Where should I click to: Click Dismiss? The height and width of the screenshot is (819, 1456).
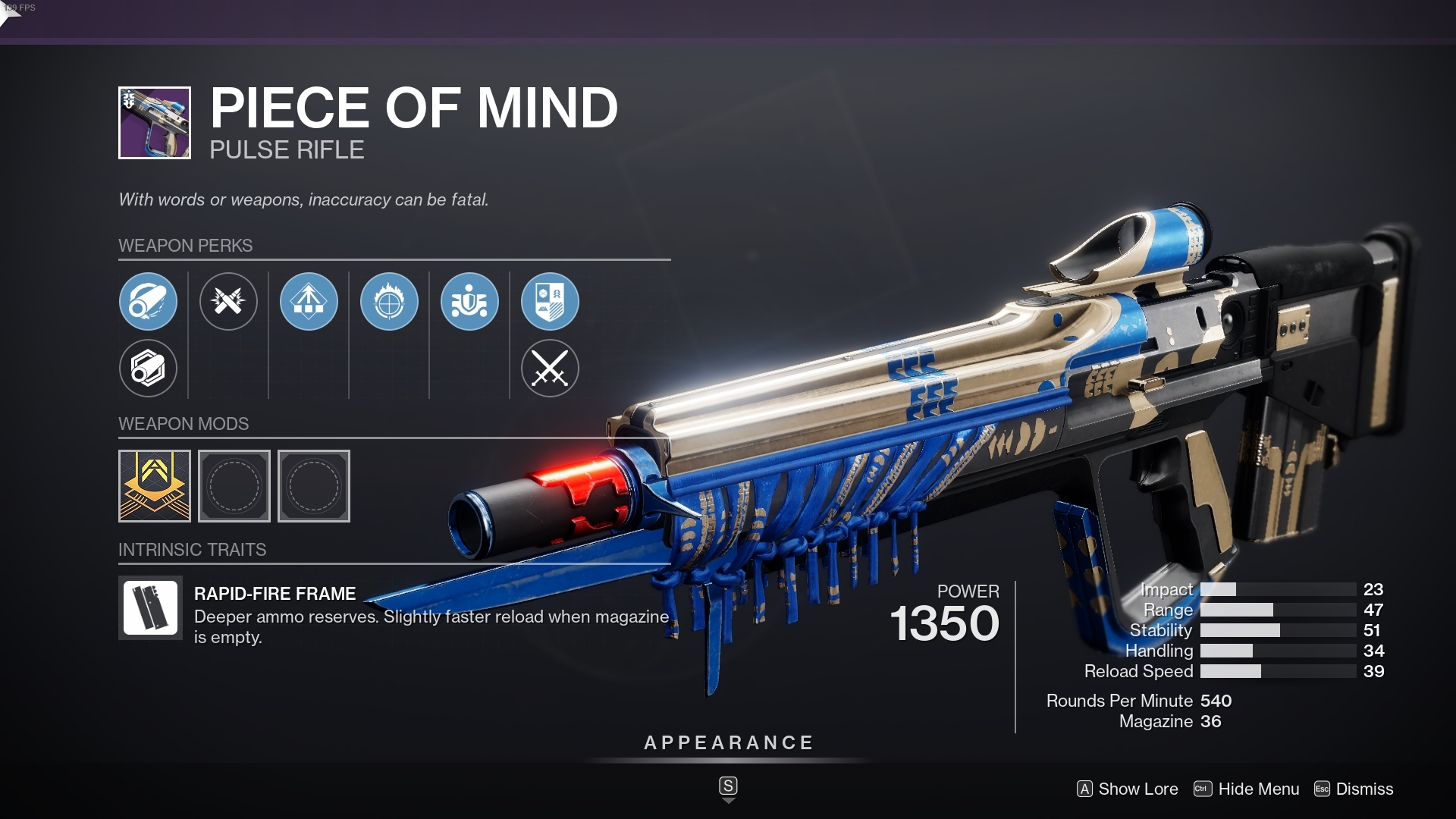[x=1365, y=789]
